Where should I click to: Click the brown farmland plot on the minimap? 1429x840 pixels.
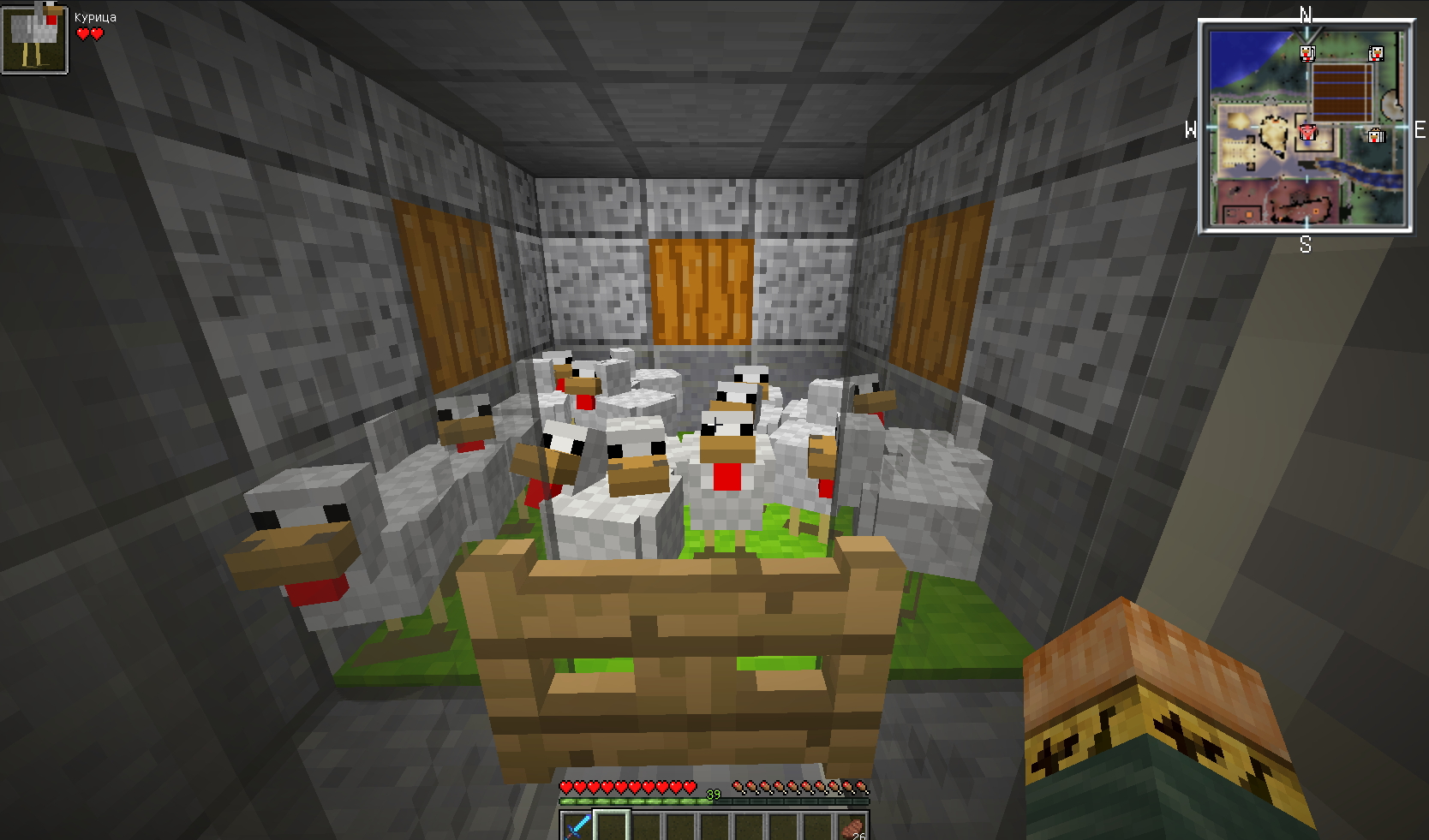(x=1342, y=92)
